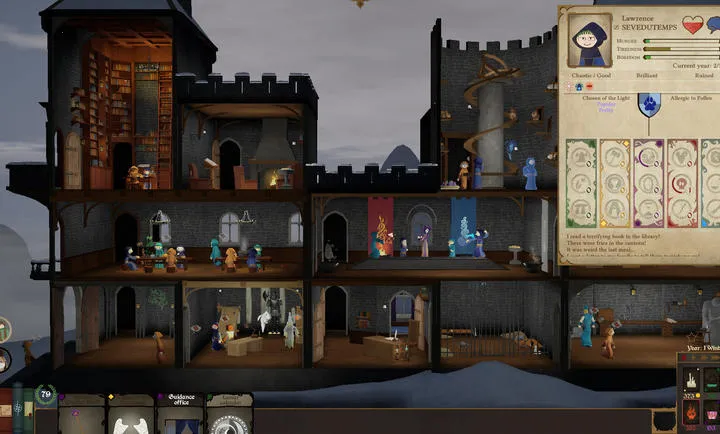Open the green-bordered skill card
The height and width of the screenshot is (434, 720).
(581, 183)
